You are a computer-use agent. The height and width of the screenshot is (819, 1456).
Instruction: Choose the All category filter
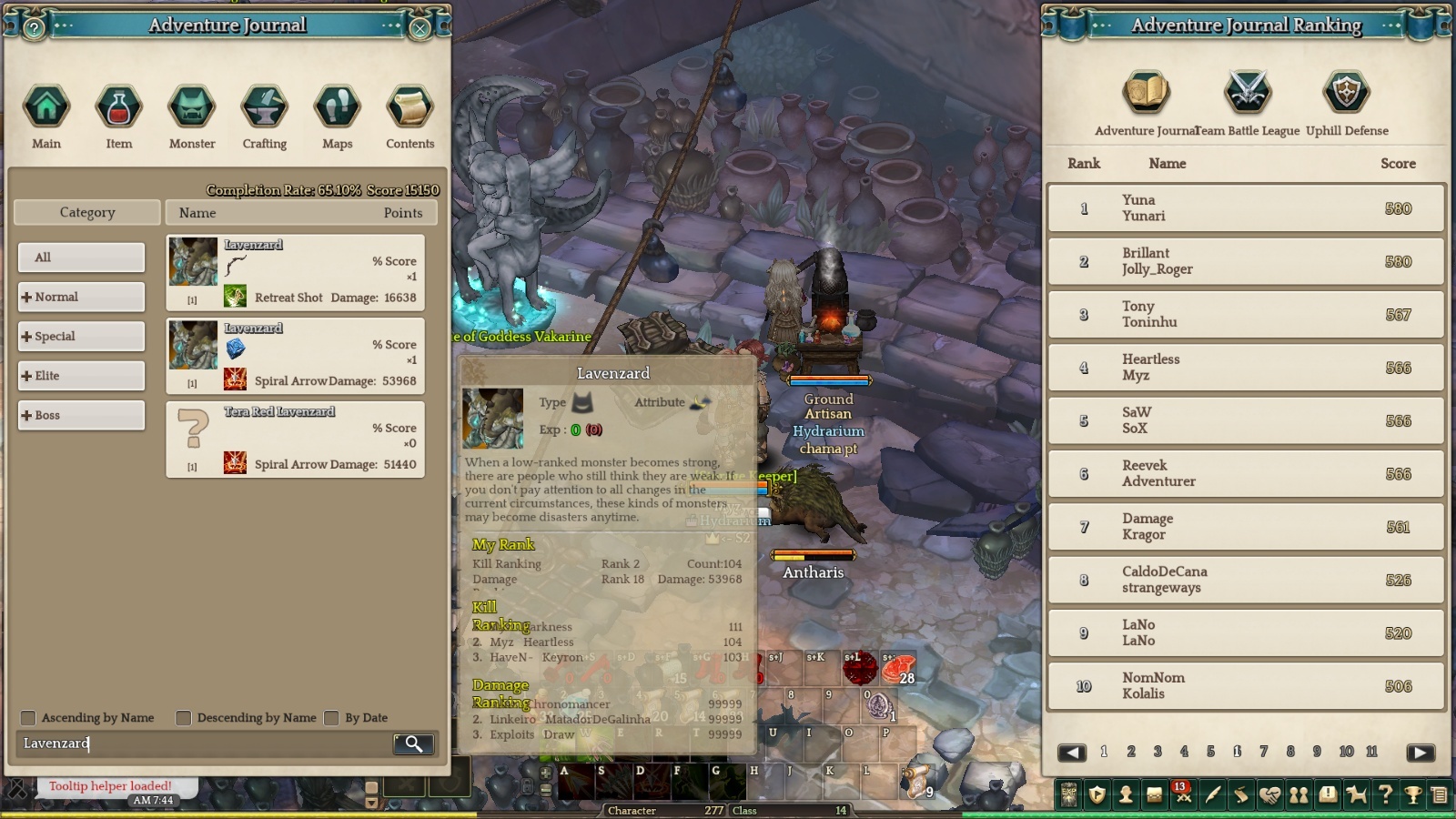tap(81, 258)
